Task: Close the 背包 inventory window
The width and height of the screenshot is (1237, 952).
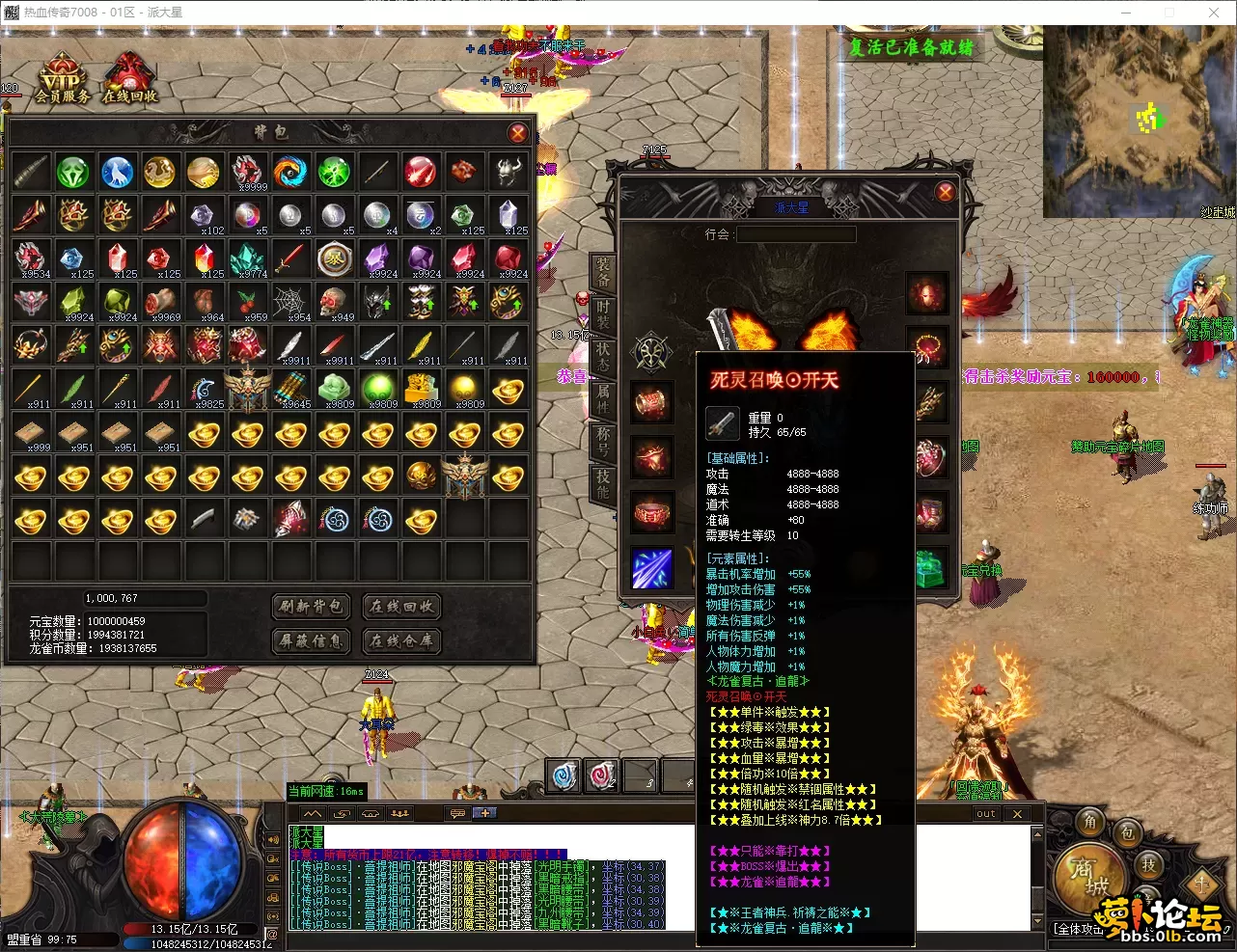Action: point(518,133)
